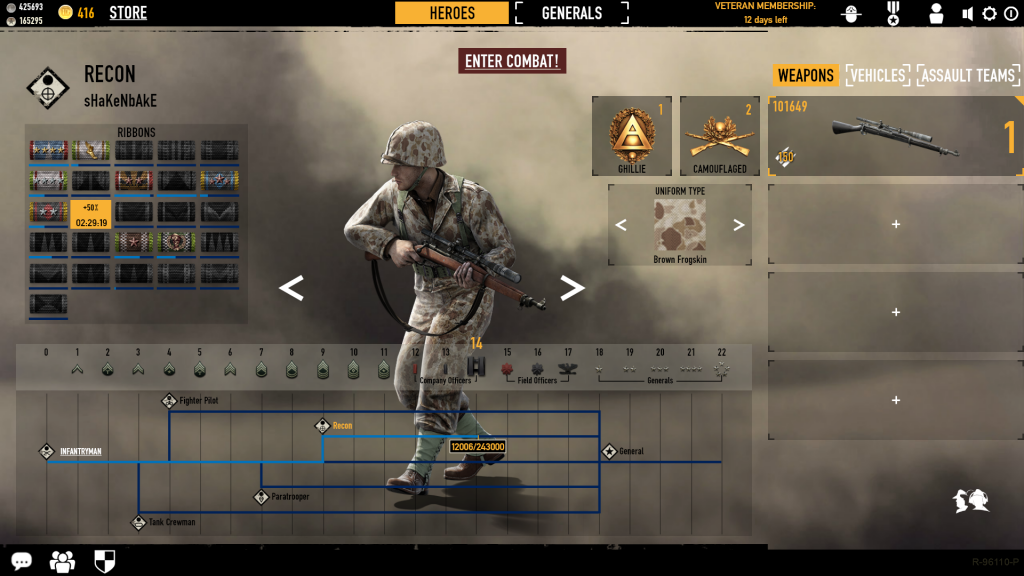Toggle the sound speaker icon
Screen dimensions: 1024x576
tap(967, 14)
